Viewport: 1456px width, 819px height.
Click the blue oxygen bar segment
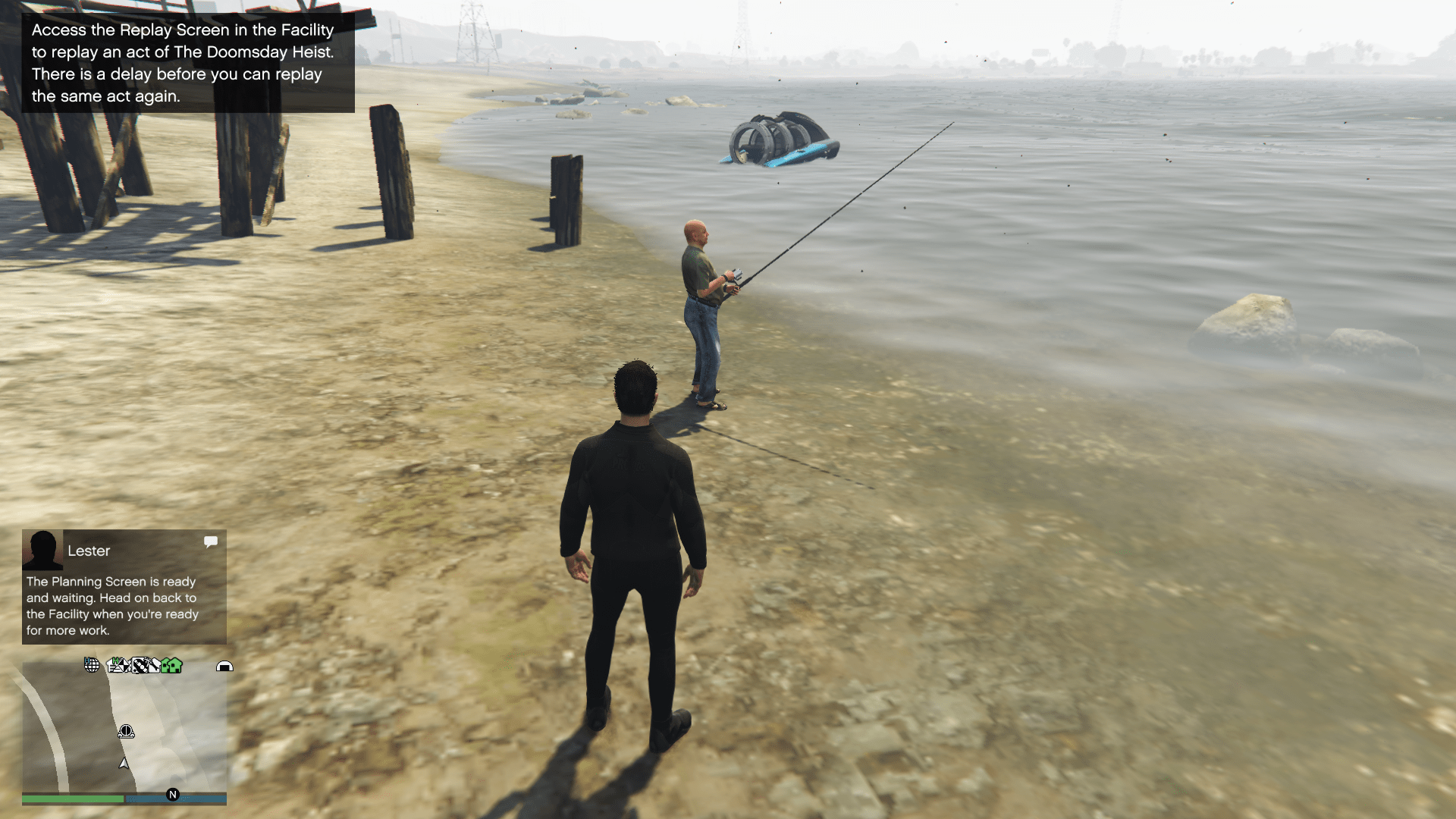click(174, 799)
